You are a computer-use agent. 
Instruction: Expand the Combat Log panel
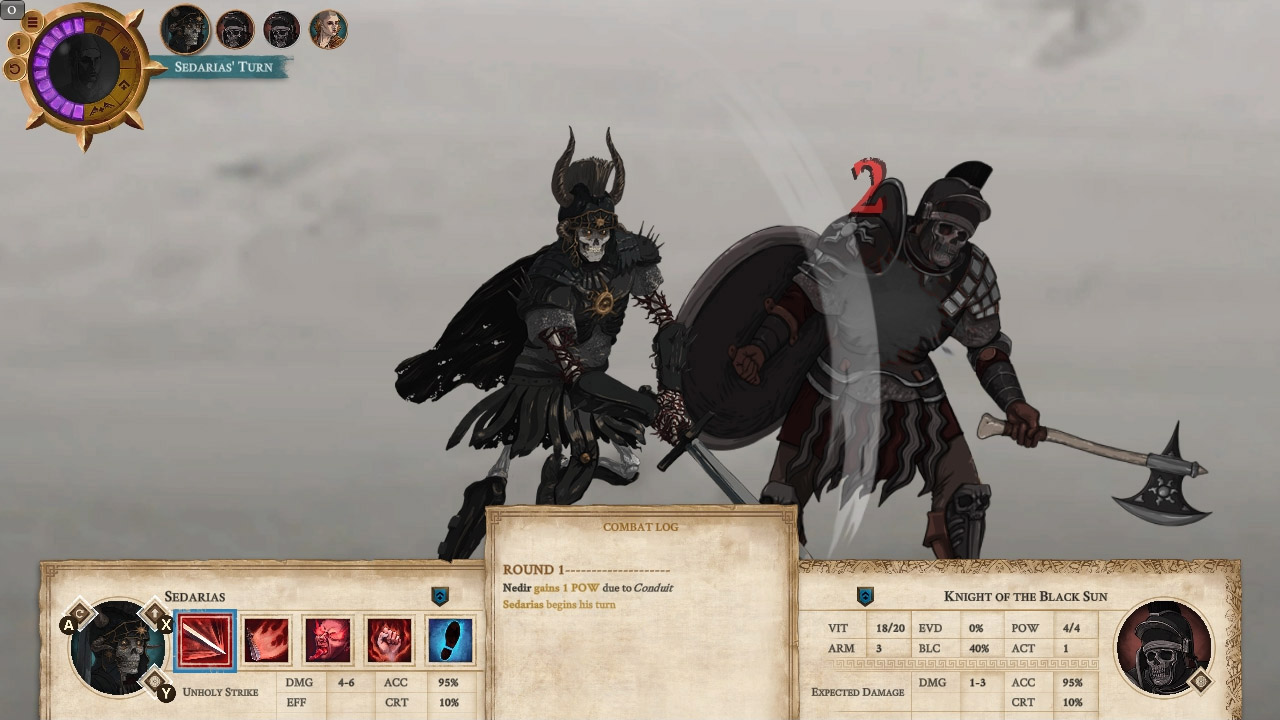(640, 526)
